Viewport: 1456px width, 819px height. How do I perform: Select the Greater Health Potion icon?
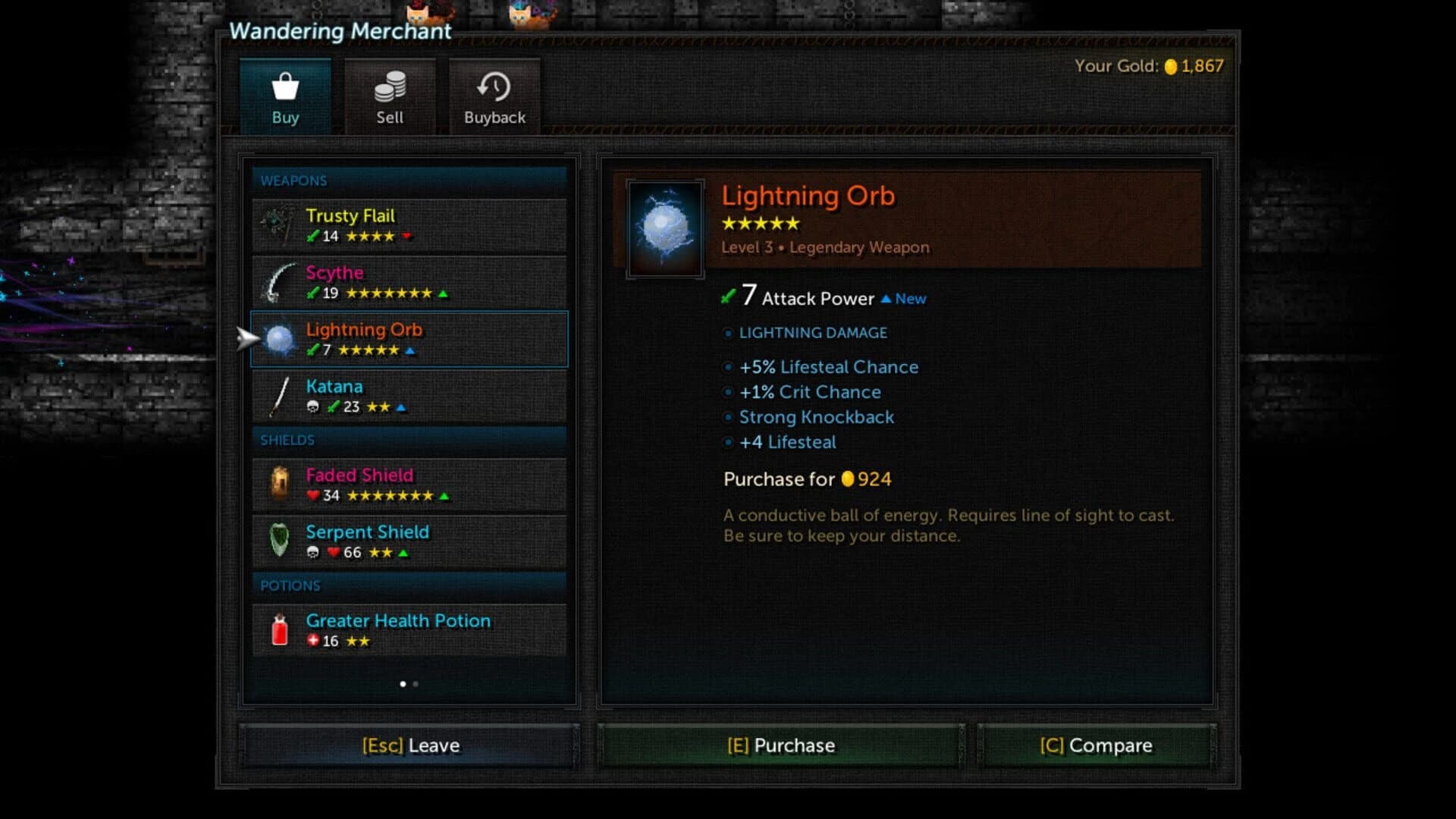pyautogui.click(x=279, y=630)
